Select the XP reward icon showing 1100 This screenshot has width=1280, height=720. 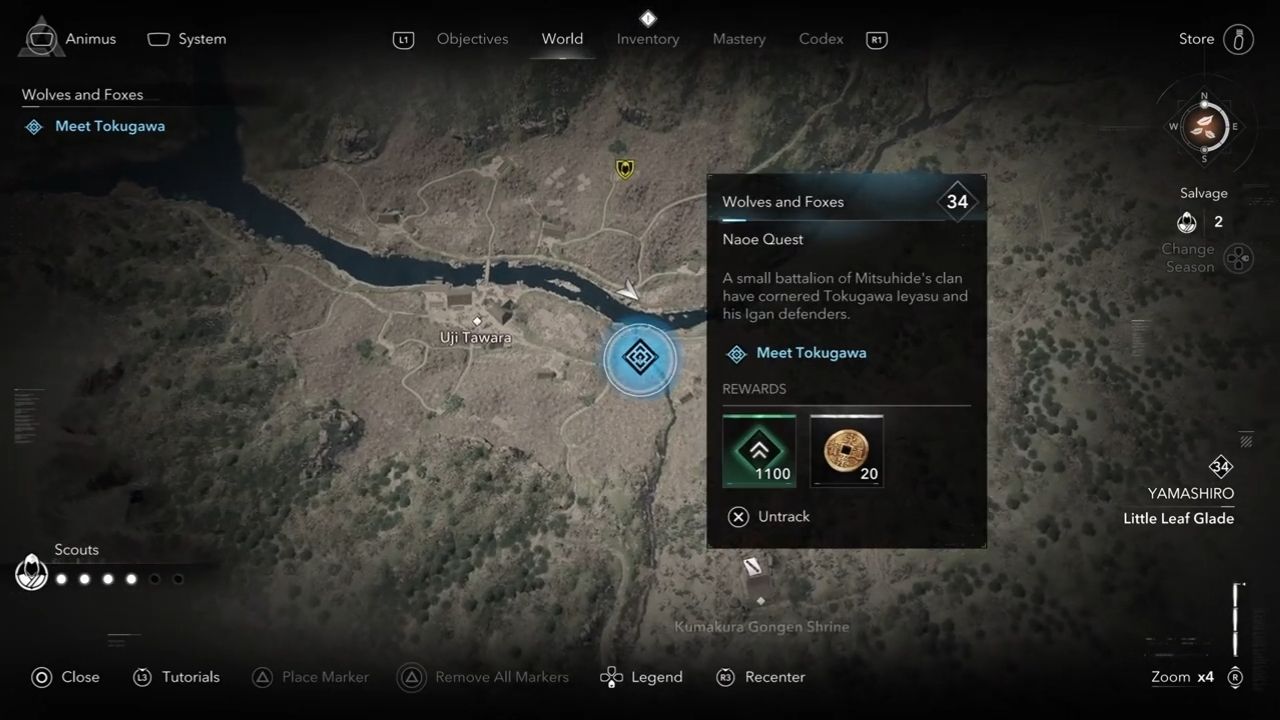click(759, 450)
